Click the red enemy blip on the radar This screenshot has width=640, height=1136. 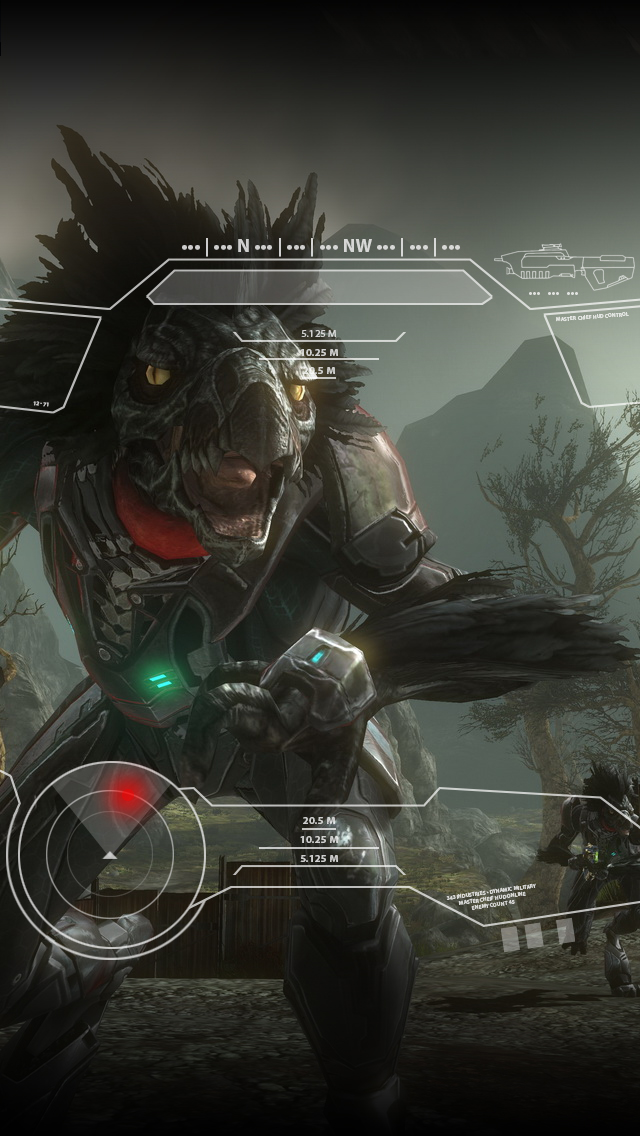(126, 798)
